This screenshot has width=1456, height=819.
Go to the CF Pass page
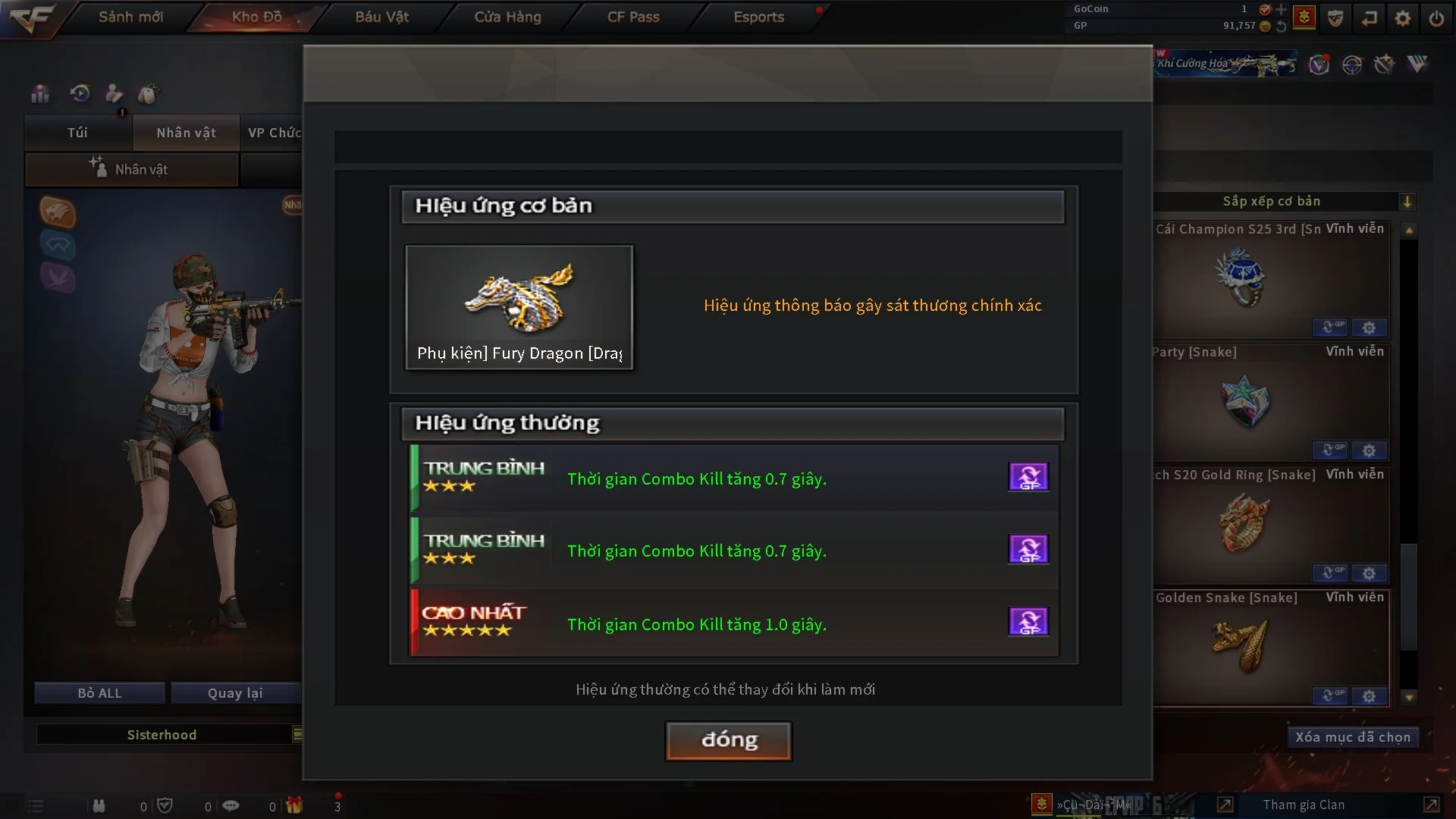[x=633, y=17]
